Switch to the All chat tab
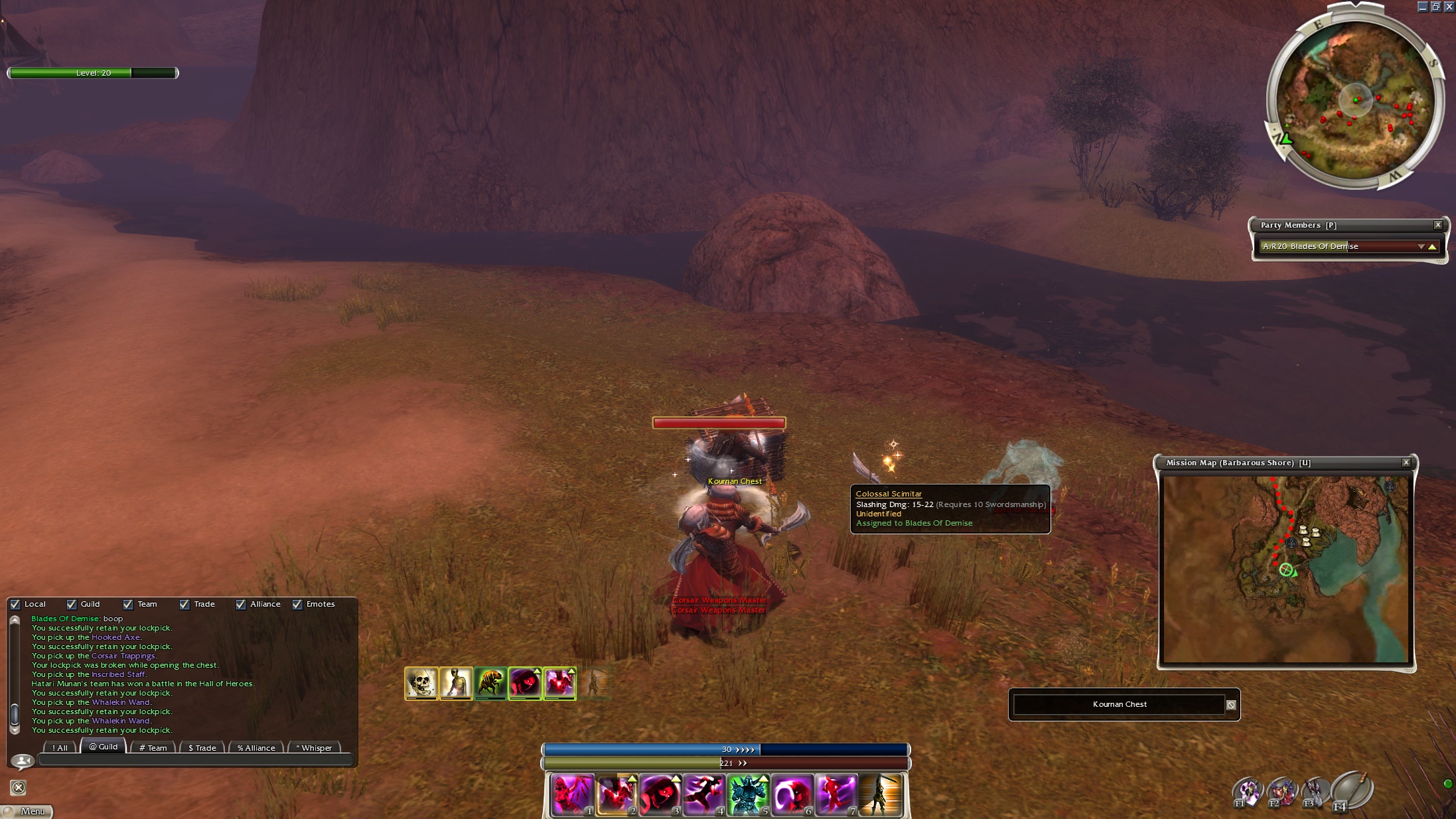This screenshot has width=1456, height=819. [x=60, y=747]
